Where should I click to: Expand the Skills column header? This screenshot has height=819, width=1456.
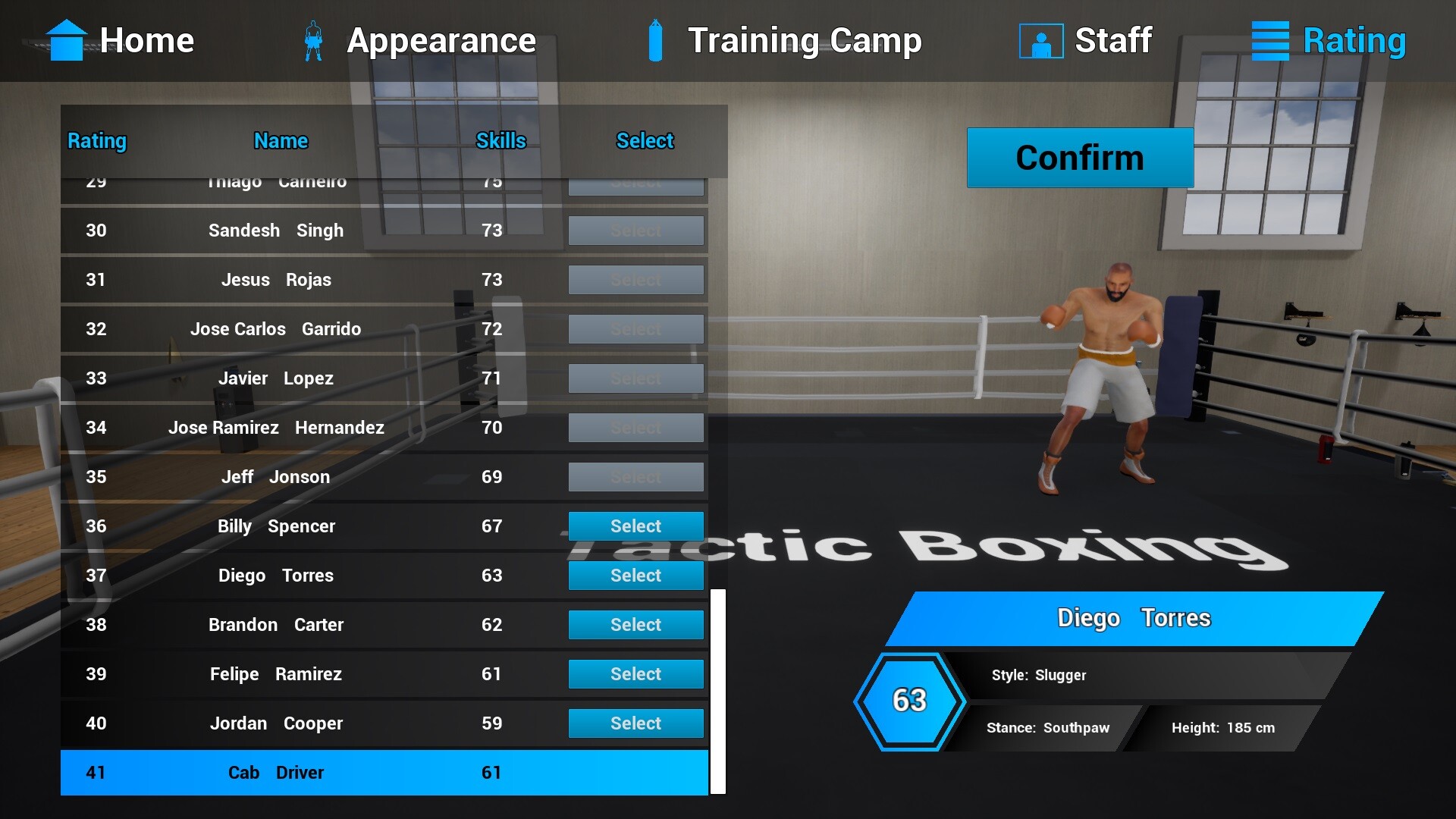[x=500, y=141]
